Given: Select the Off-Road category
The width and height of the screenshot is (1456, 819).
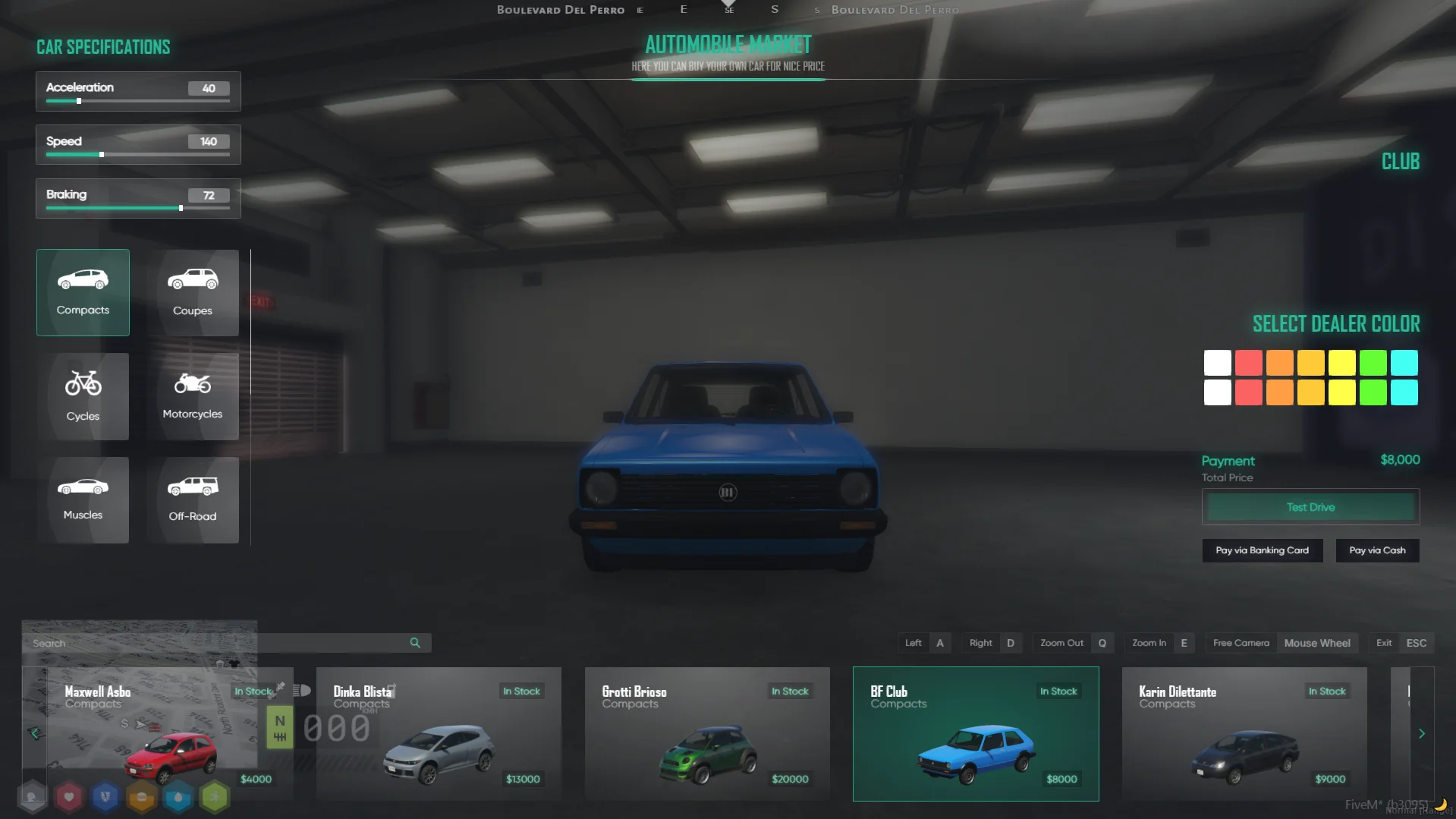Looking at the screenshot, I should (x=193, y=499).
